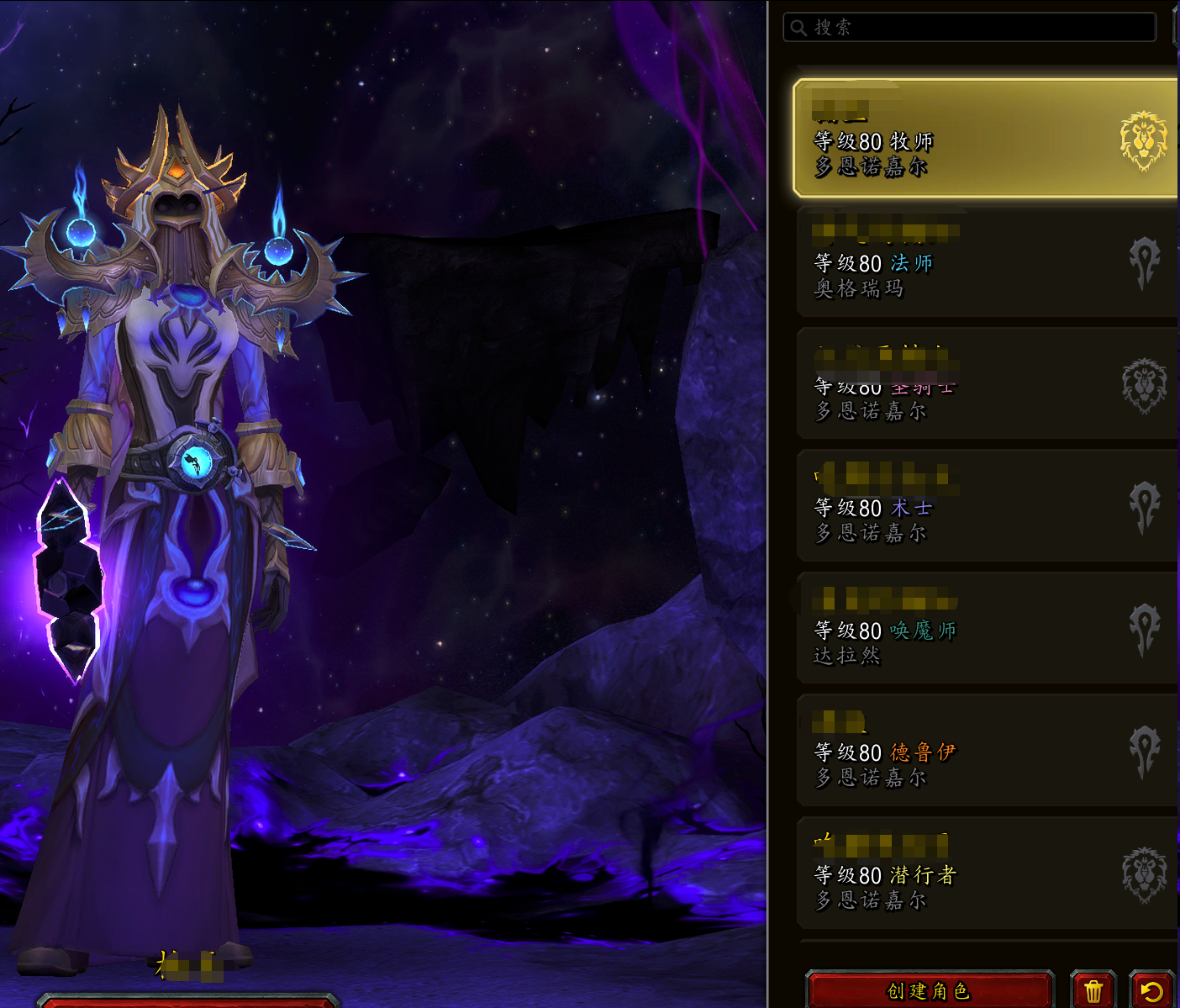The height and width of the screenshot is (1008, 1180).
Task: Choose the level 80 Rogue character
Action: [x=983, y=873]
